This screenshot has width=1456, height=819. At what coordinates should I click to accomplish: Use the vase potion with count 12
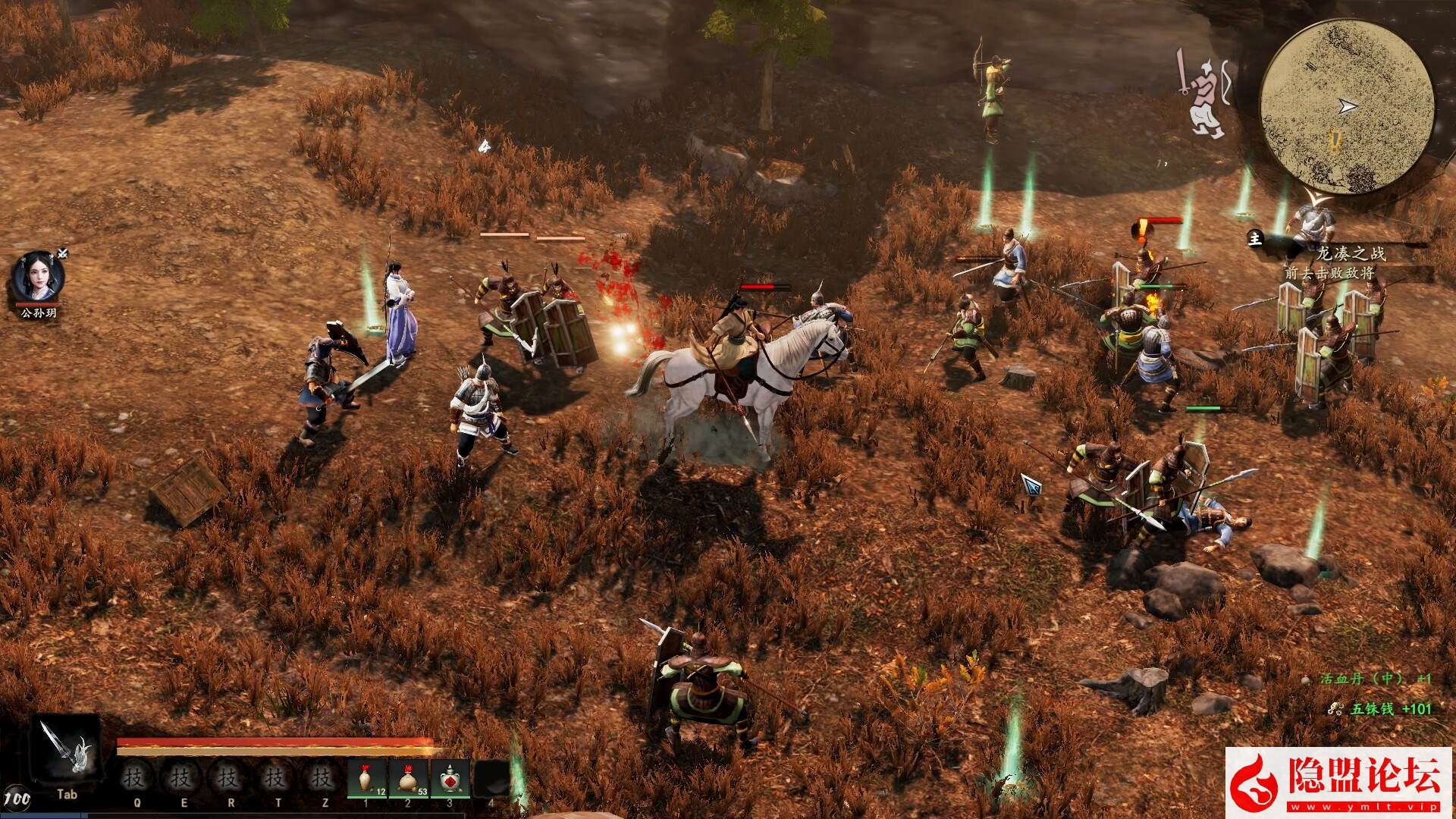[x=368, y=779]
